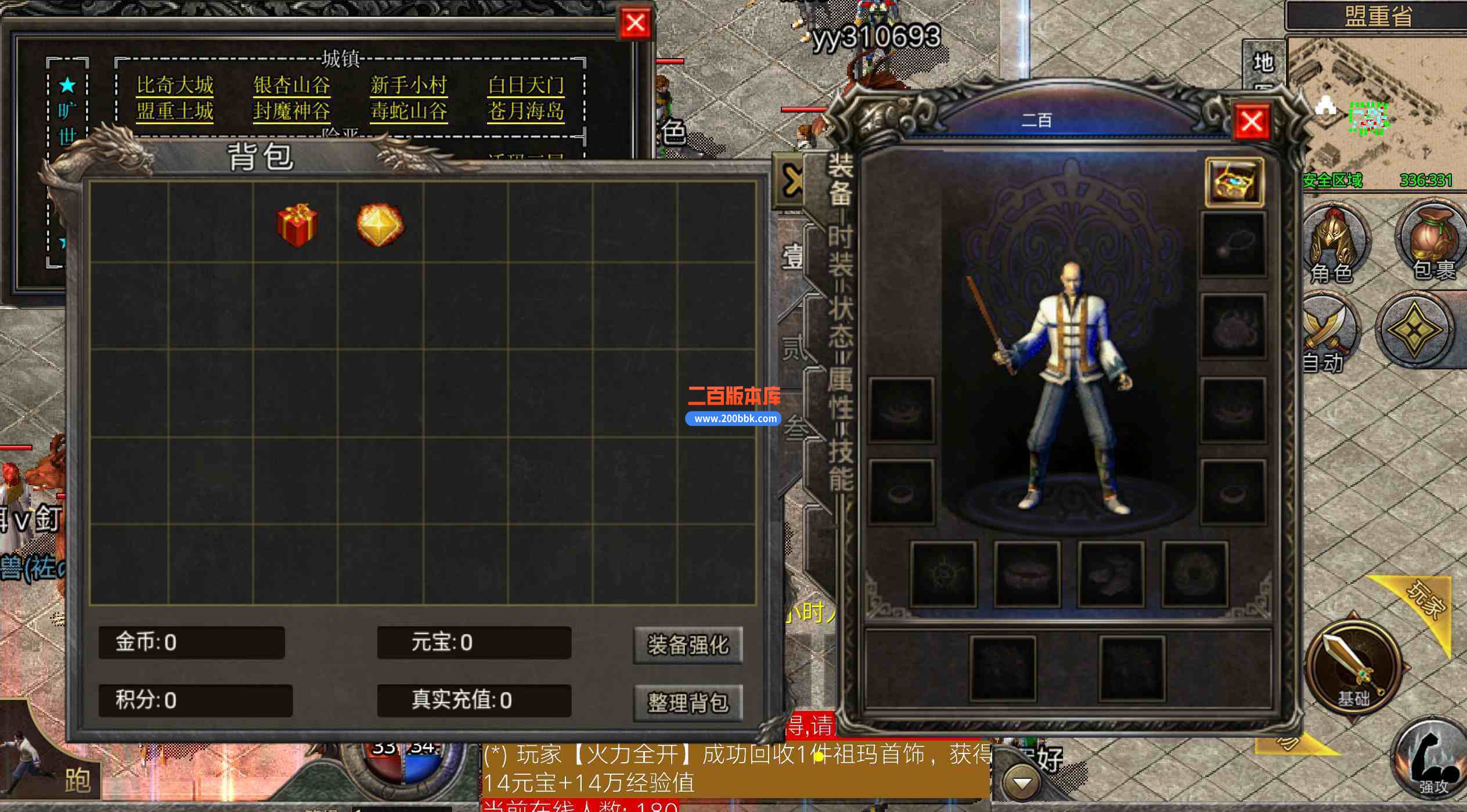Teleport to 毒蛇山谷
This screenshot has height=812, width=1467.
409,111
